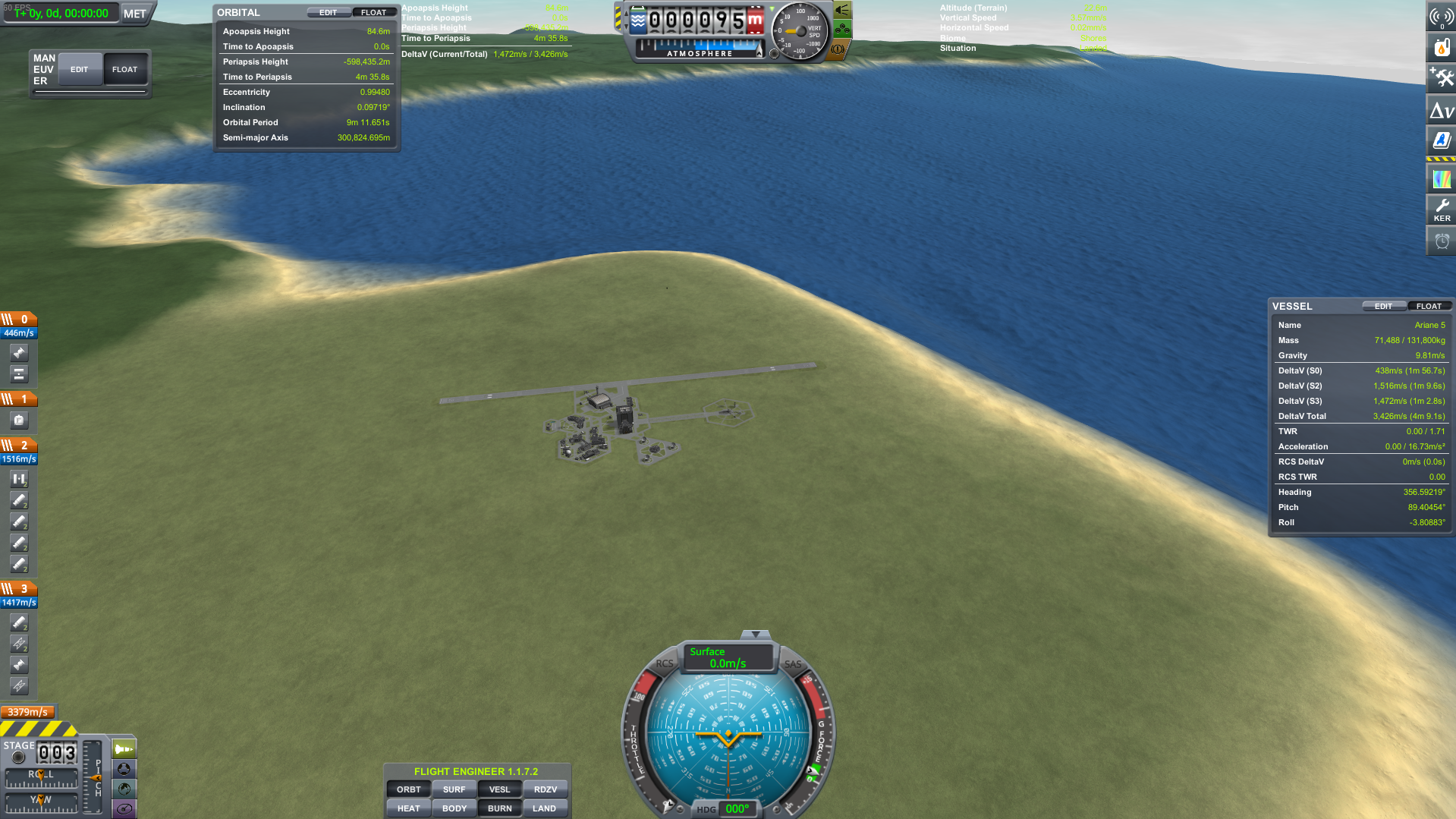Toggle SAS on the navball
This screenshot has height=819, width=1456.
[792, 664]
